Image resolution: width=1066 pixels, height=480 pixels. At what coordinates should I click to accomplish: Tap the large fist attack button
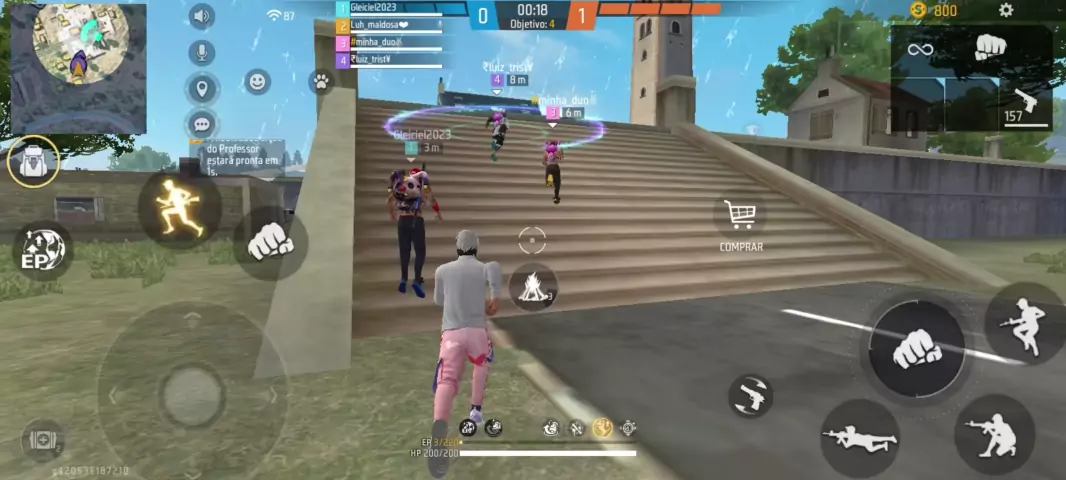point(915,347)
